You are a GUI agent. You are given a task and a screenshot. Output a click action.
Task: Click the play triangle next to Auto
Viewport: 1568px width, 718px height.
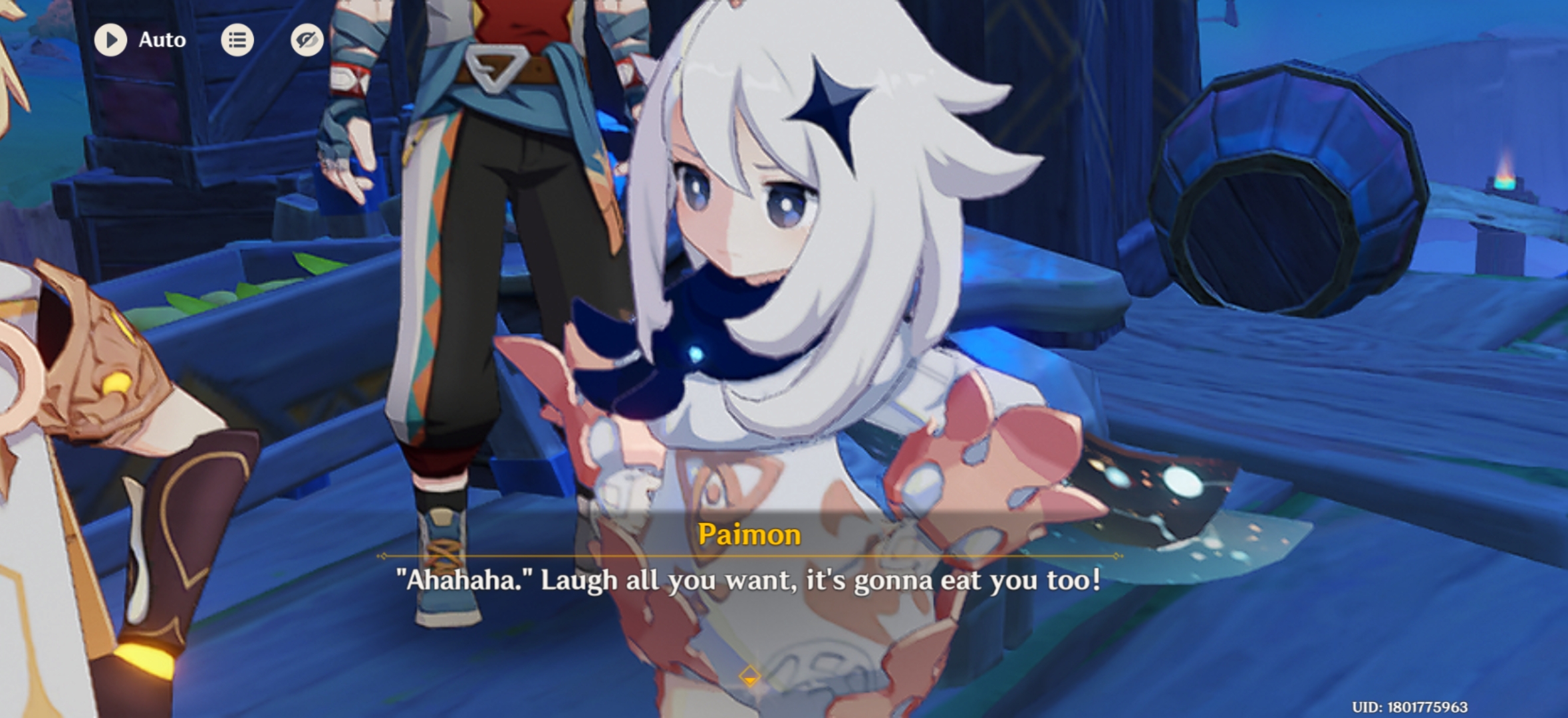(x=112, y=39)
